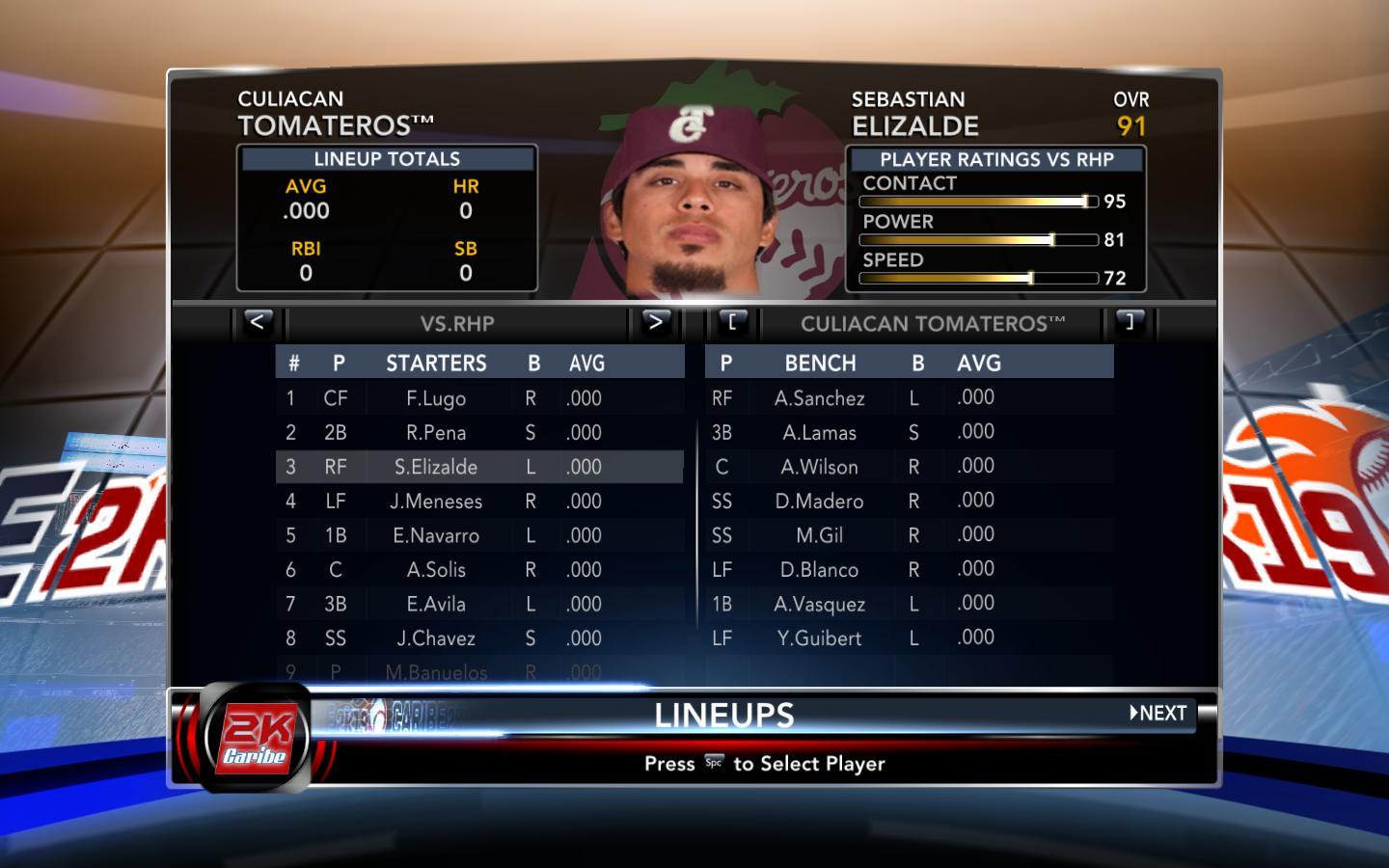Select bench player M.Gil

(x=820, y=535)
